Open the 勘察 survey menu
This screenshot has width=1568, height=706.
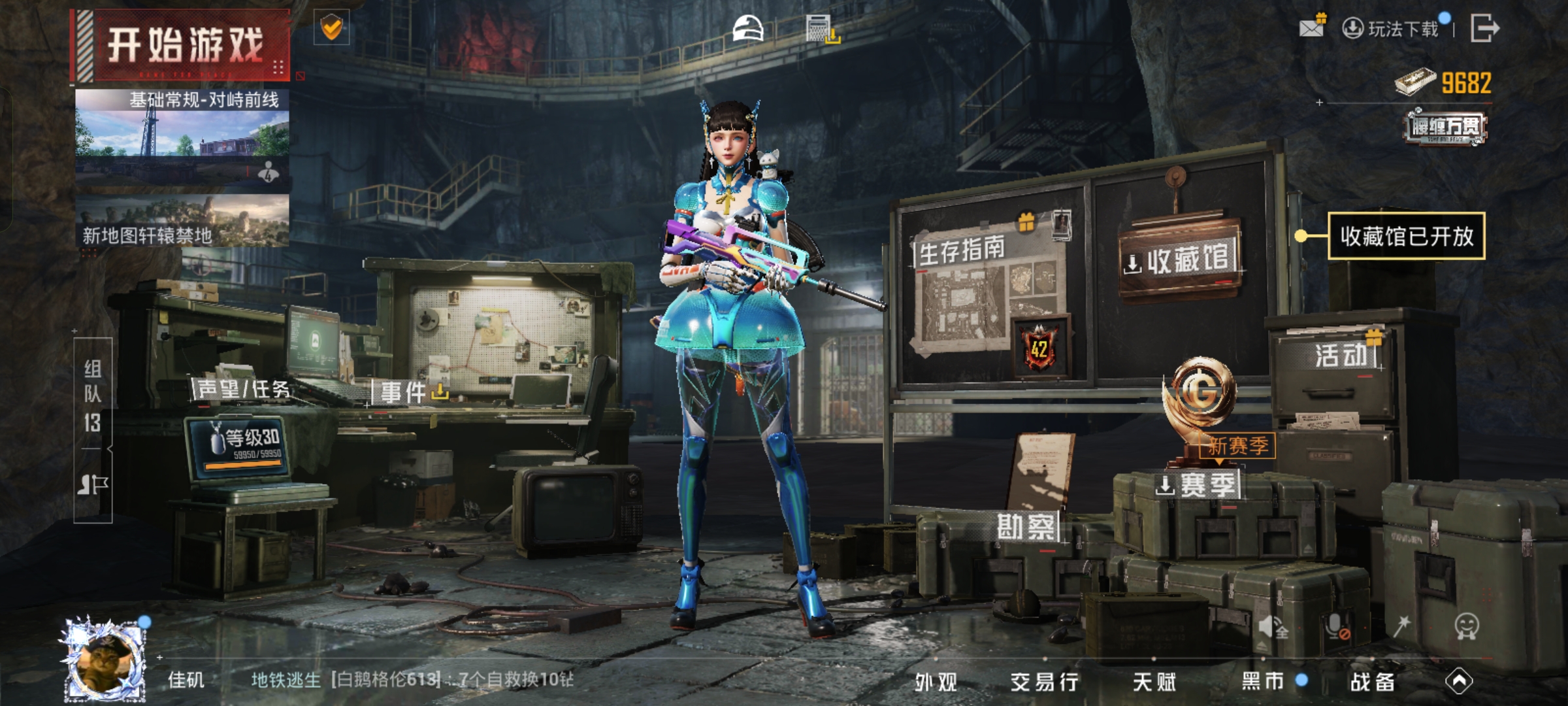1025,526
